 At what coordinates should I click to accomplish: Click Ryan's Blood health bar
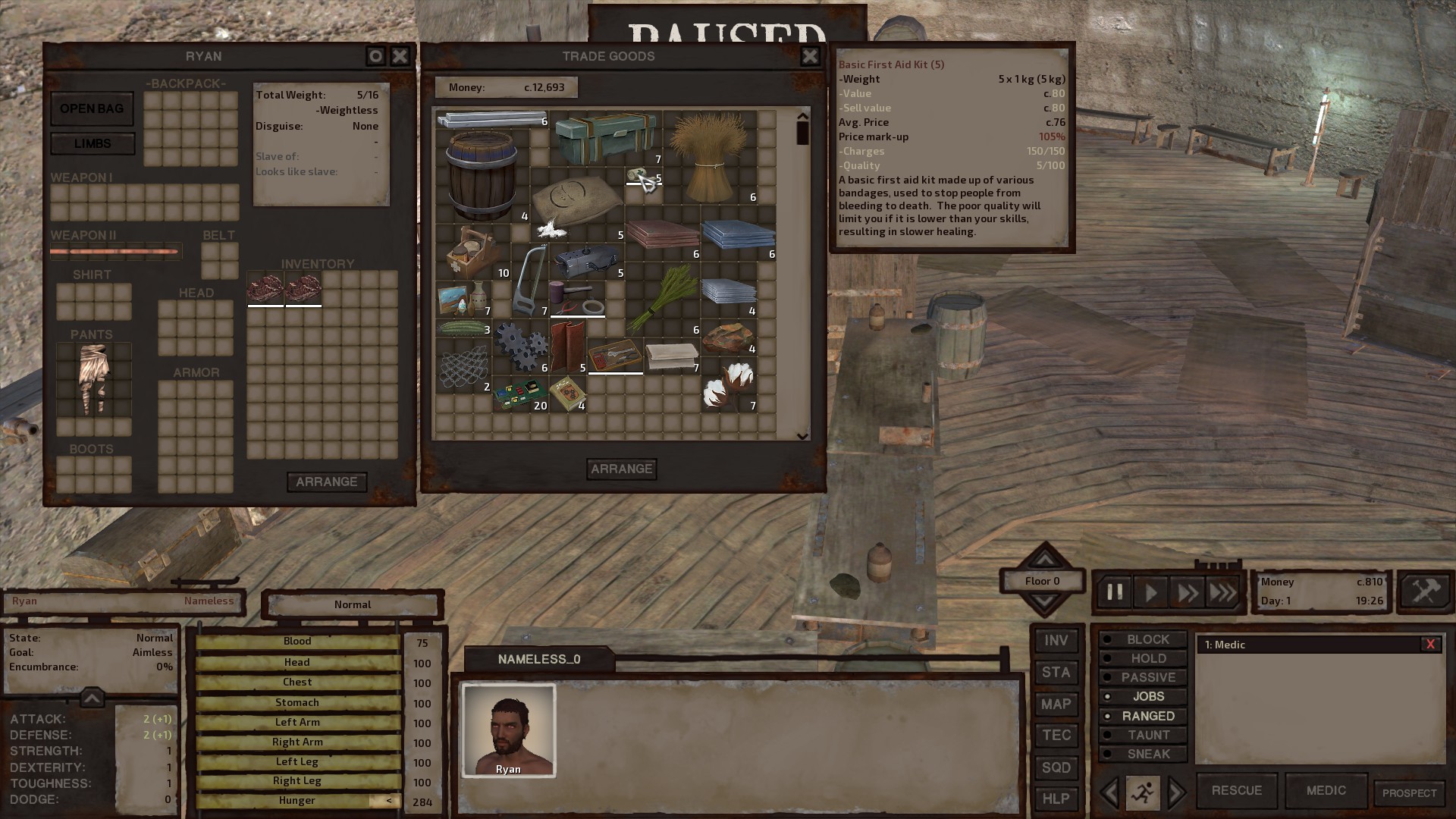(297, 641)
